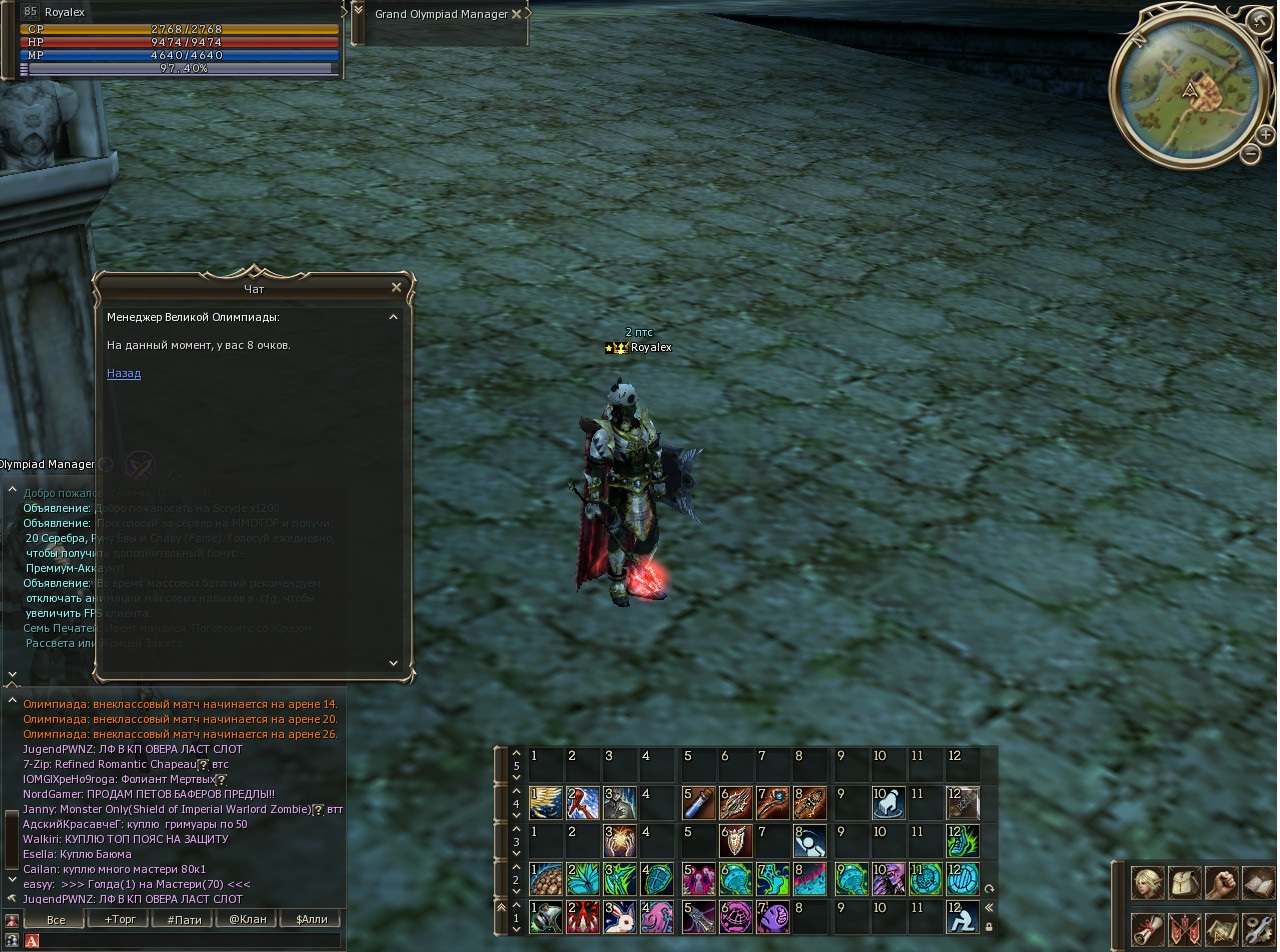The image size is (1280, 952).
Task: Open the circular minimap
Action: 1188,87
